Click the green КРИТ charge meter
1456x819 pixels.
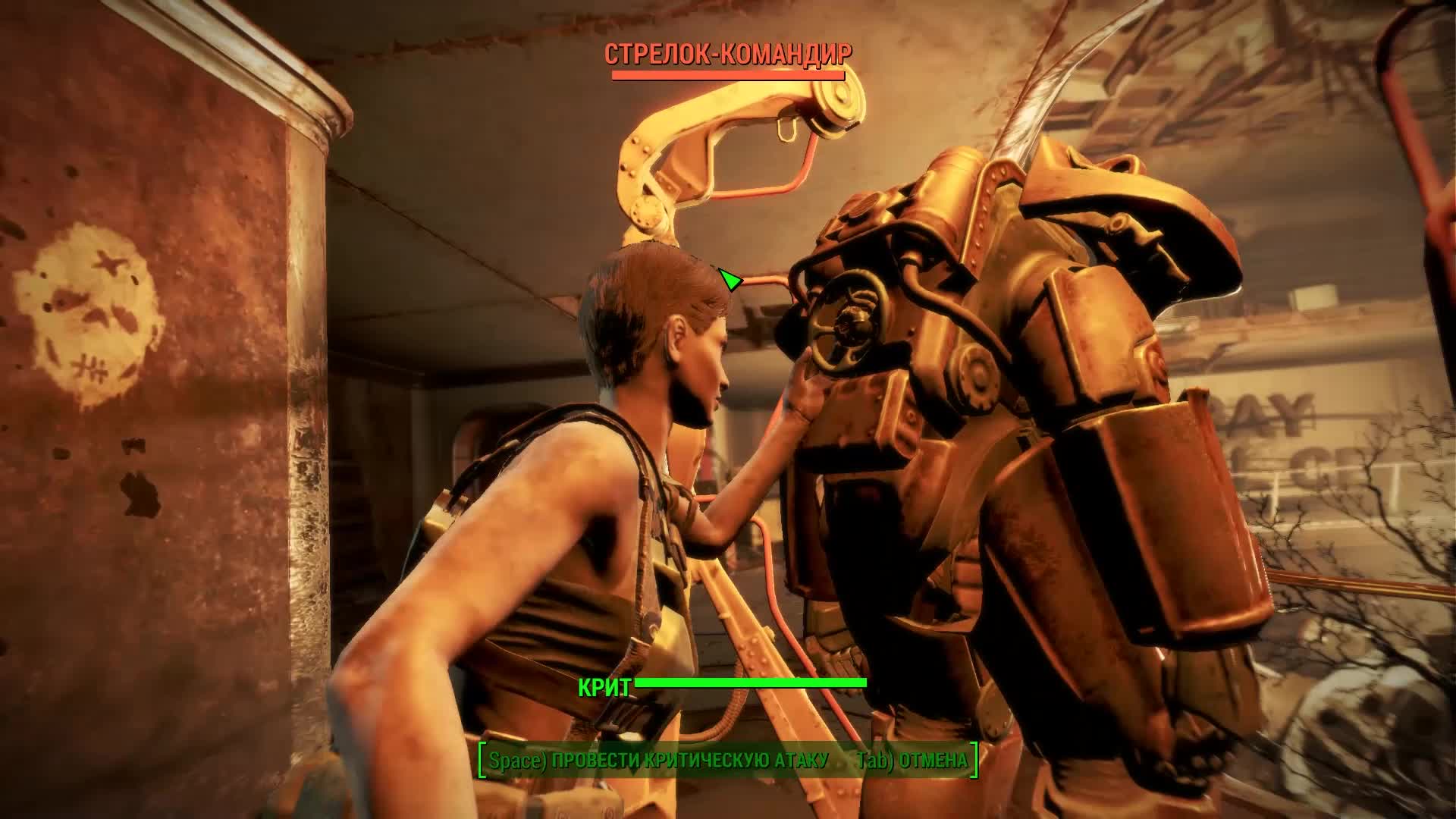click(751, 684)
